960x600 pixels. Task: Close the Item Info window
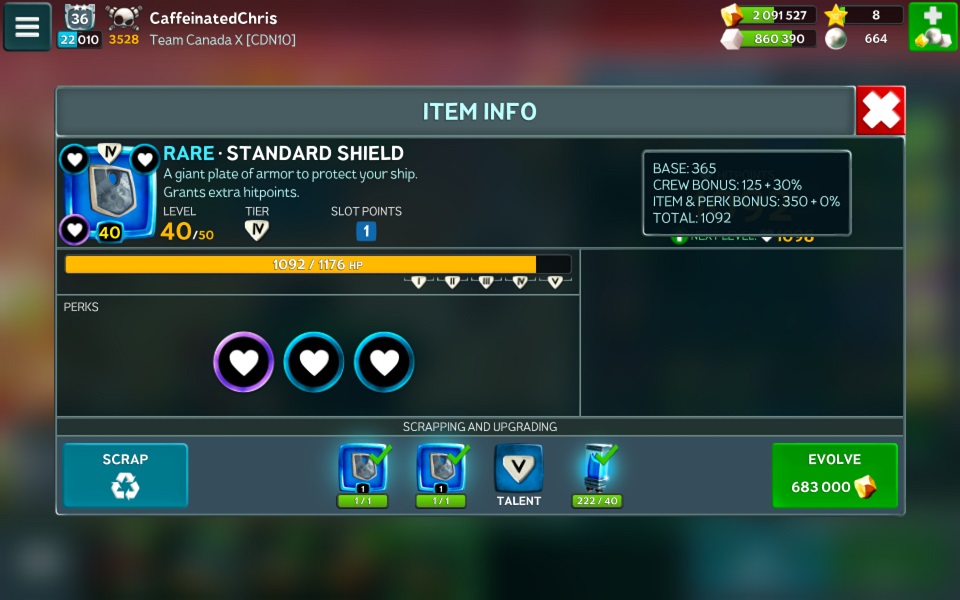coord(880,111)
